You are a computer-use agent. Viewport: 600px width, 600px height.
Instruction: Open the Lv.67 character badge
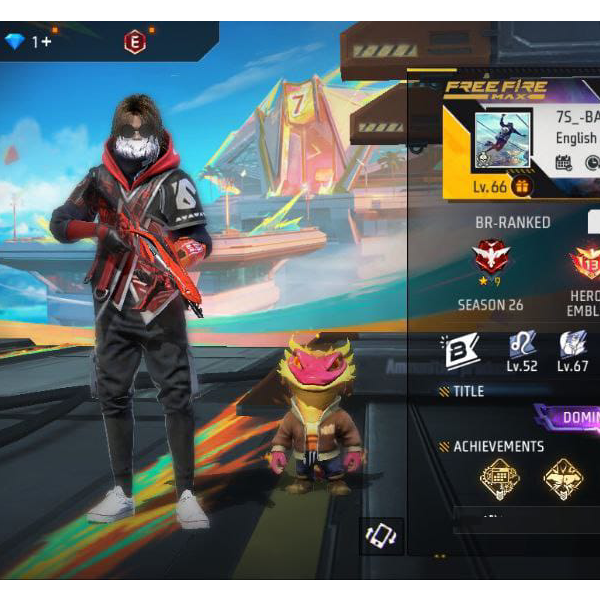(x=573, y=347)
